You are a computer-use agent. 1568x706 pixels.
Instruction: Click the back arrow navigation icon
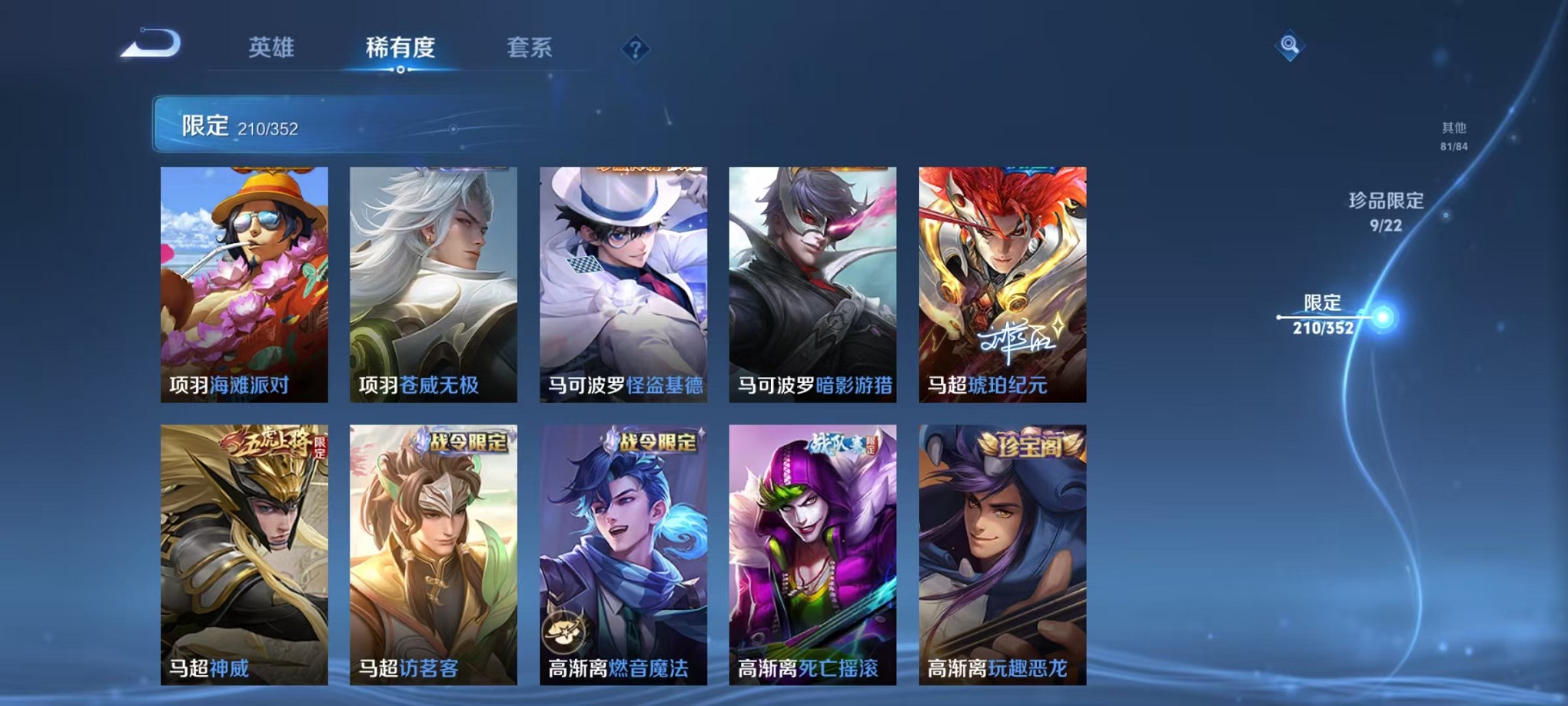click(151, 44)
